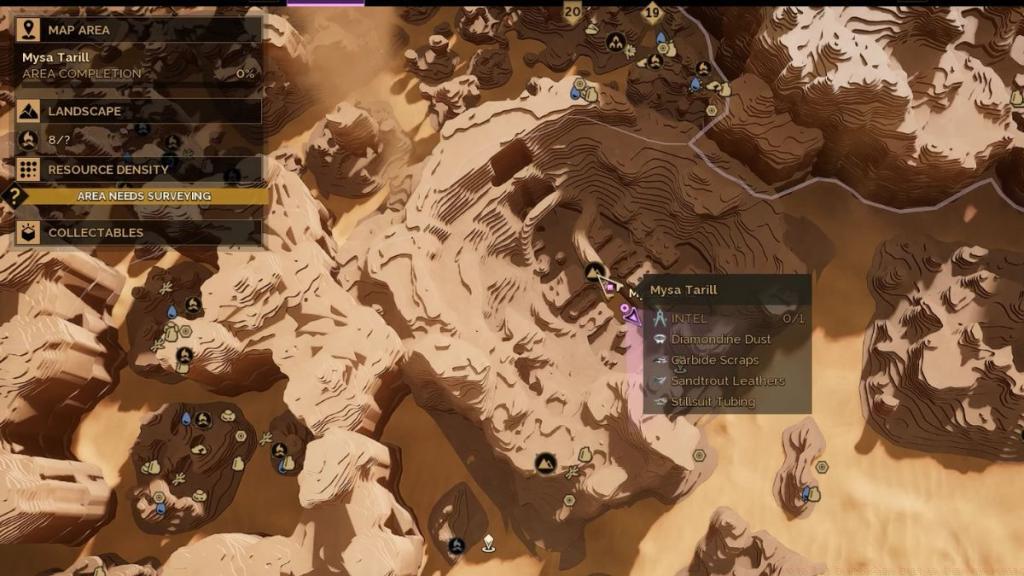Viewport: 1024px width, 576px height.
Task: Select the purple player arrow marker
Action: pos(633,317)
